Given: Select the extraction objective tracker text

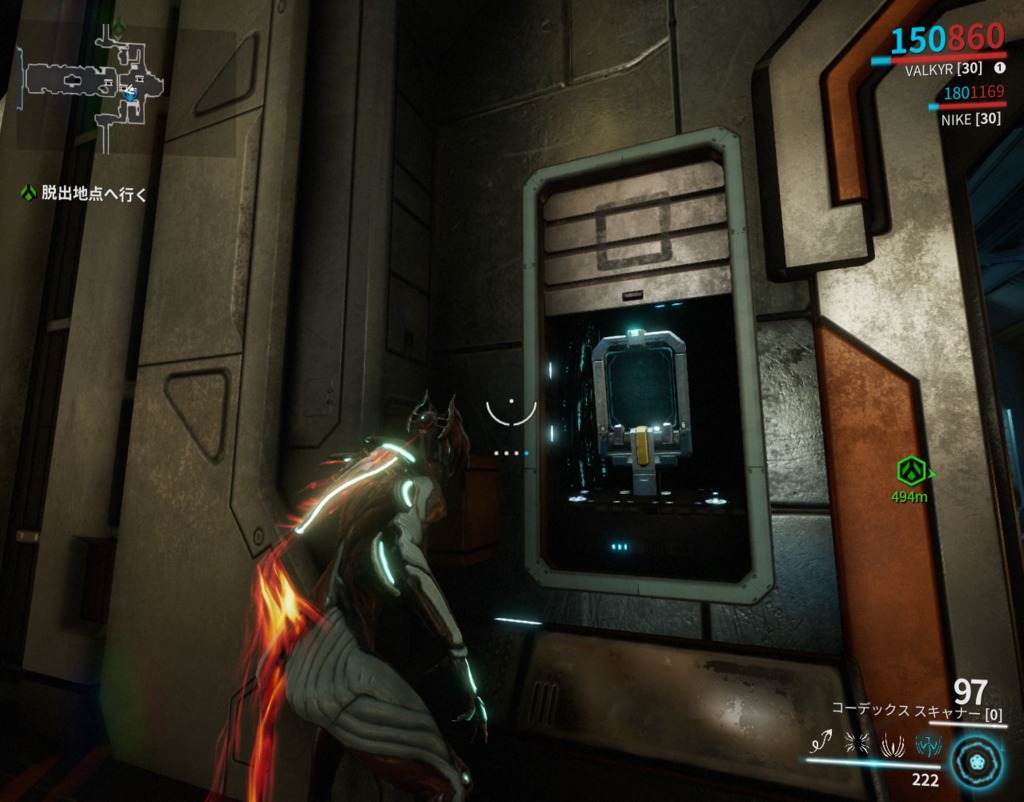Looking at the screenshot, I should (94, 194).
